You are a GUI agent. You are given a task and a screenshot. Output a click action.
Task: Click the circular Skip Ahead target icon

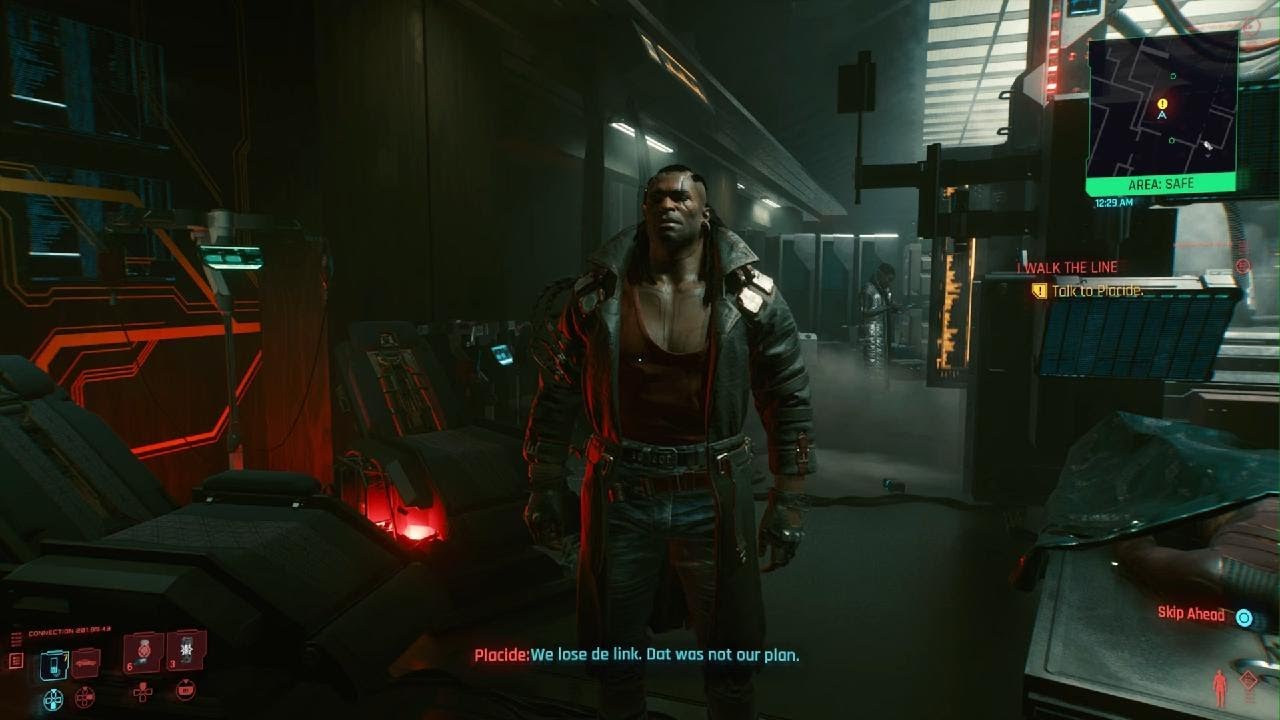(x=1244, y=618)
